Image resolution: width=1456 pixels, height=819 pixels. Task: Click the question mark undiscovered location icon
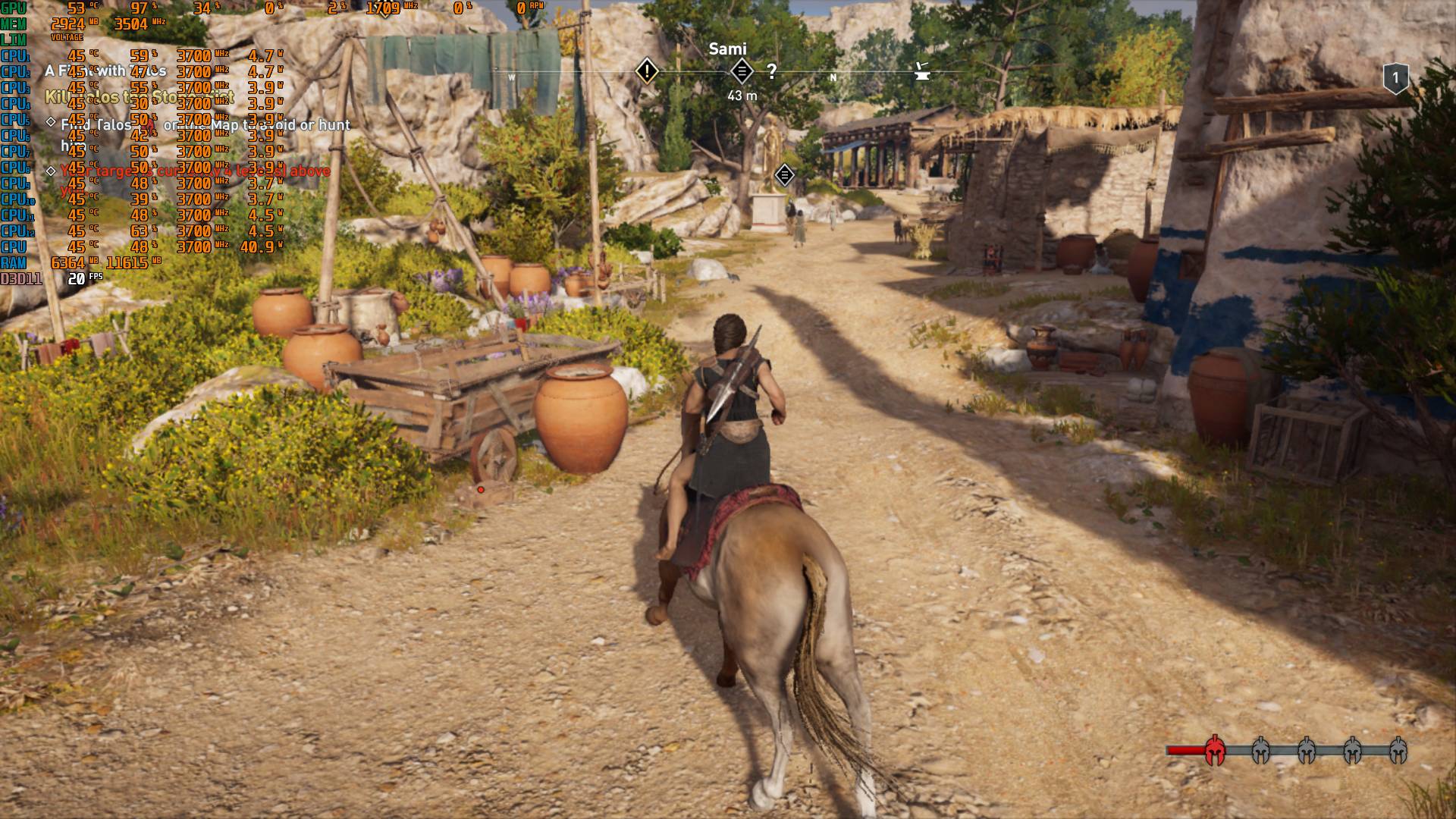[772, 71]
